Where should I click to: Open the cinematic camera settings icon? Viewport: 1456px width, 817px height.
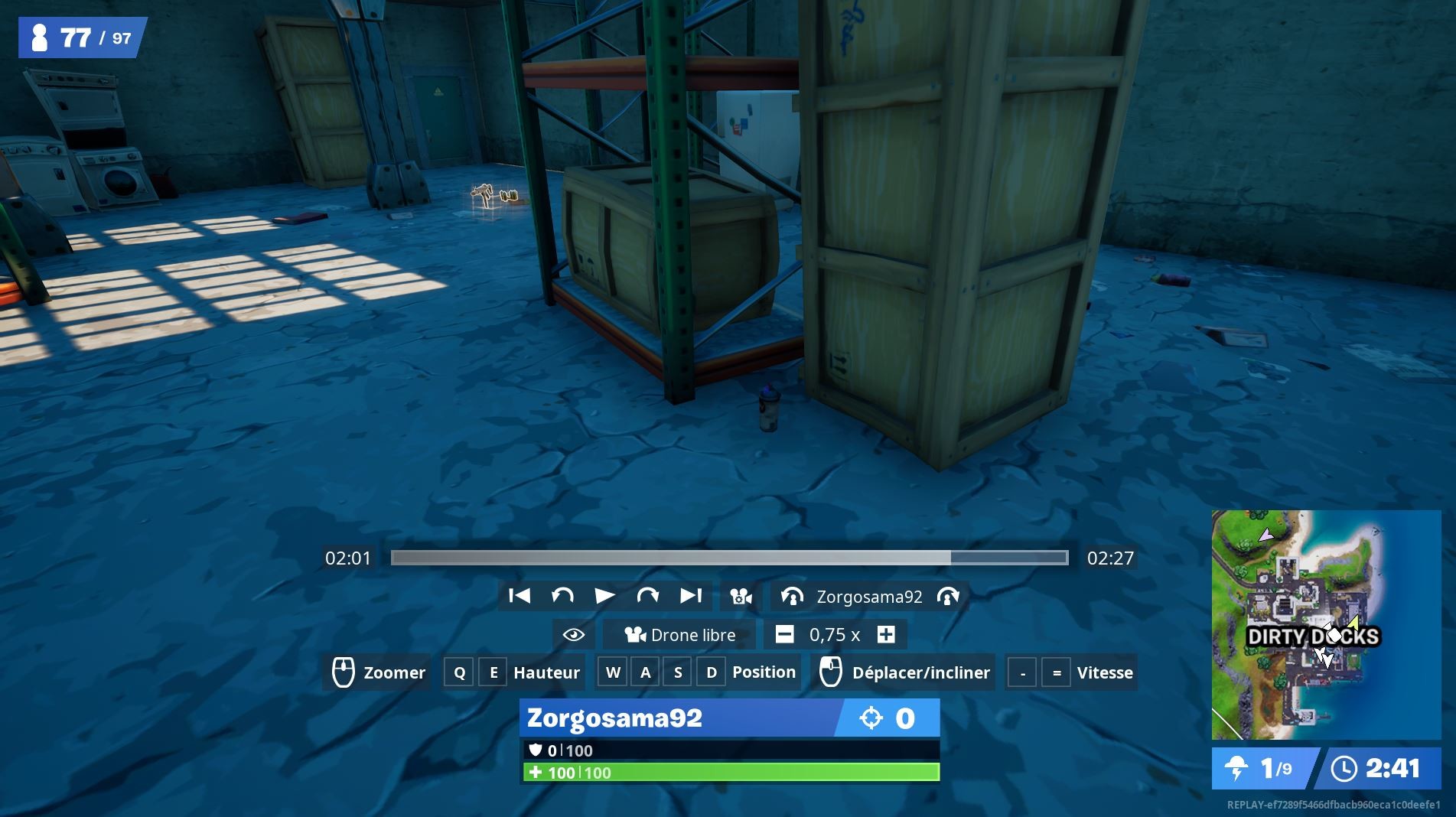pyautogui.click(x=740, y=596)
